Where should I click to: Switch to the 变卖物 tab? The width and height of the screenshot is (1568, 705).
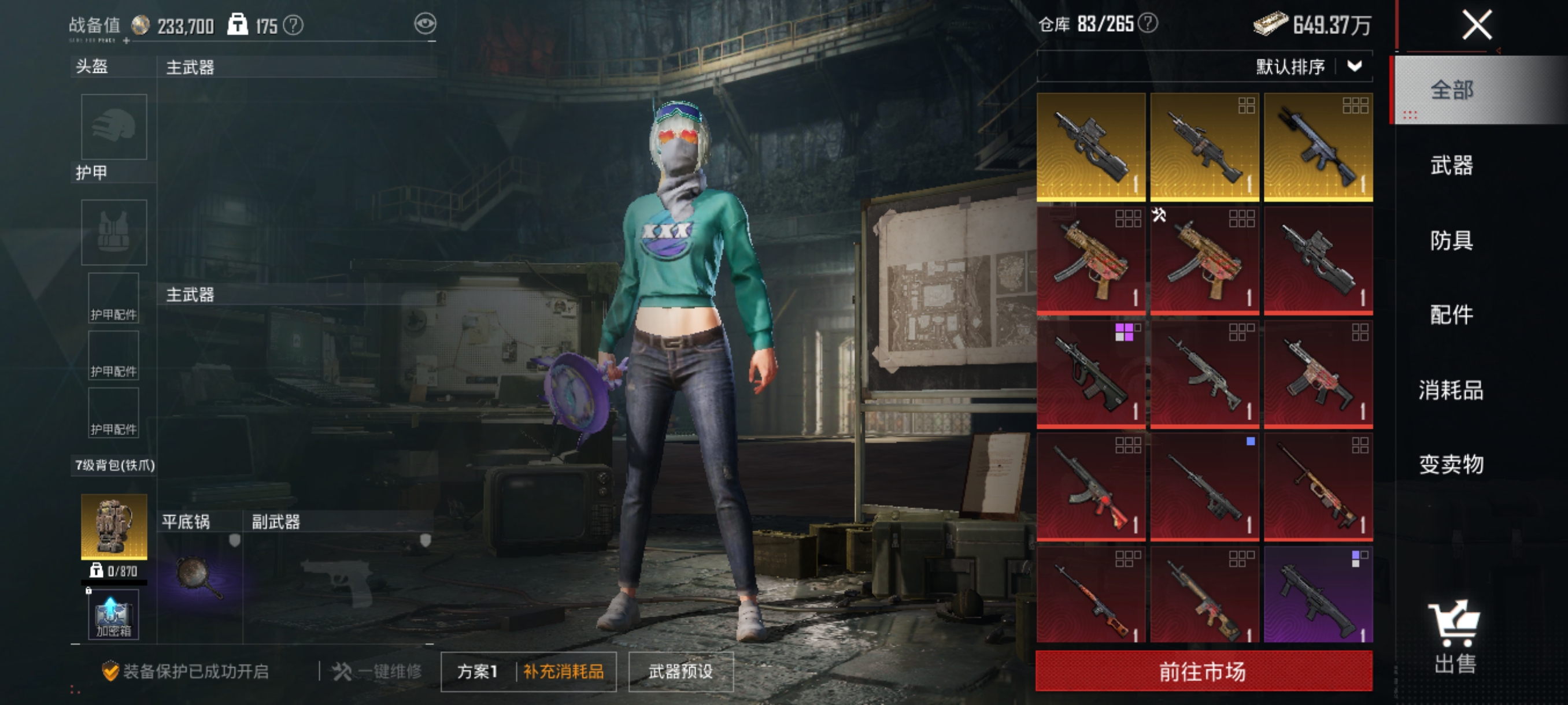click(x=1451, y=464)
